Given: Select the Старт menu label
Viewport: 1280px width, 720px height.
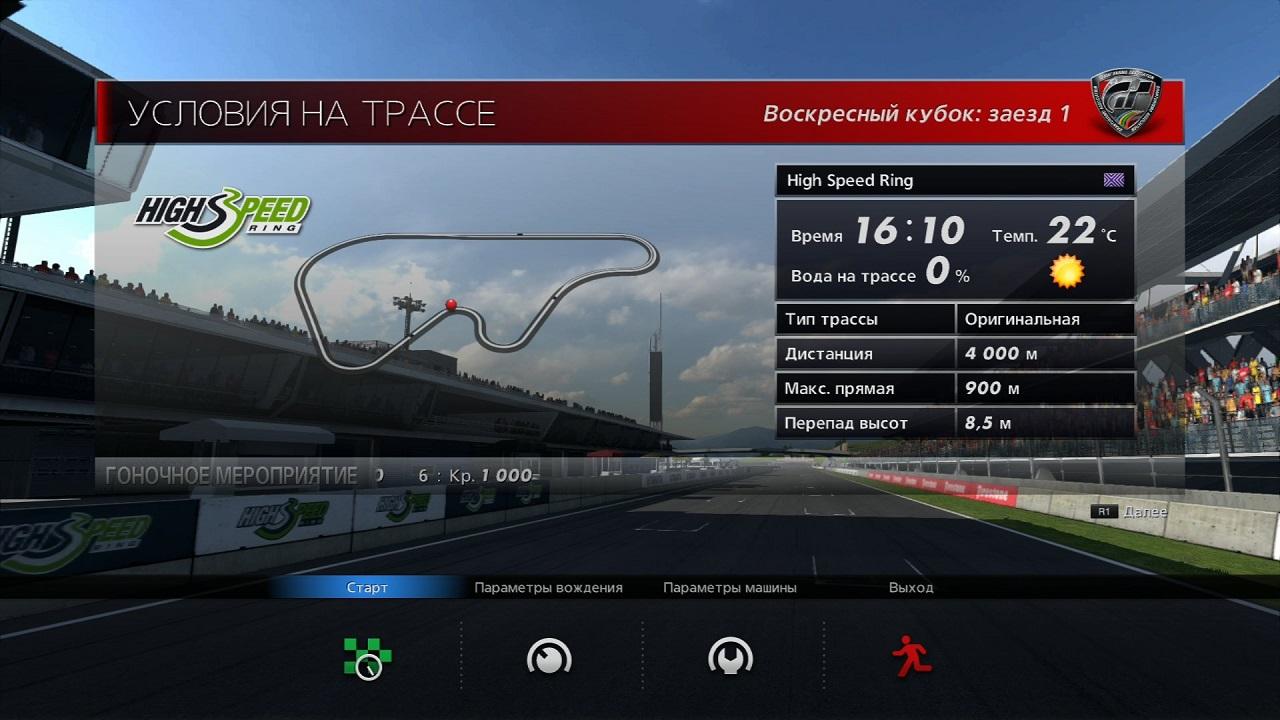Looking at the screenshot, I should pyautogui.click(x=367, y=588).
